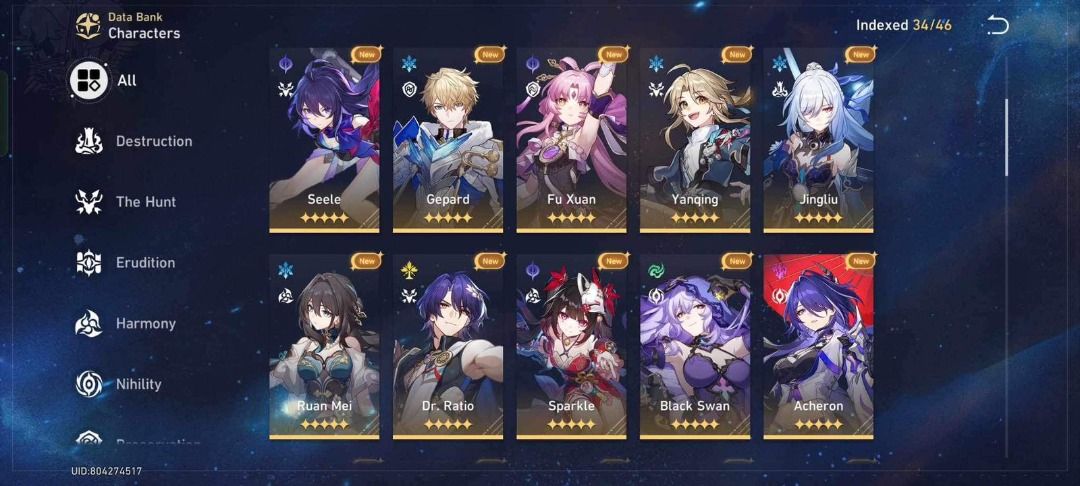
Task: Select the All characters filter
Action: click(105, 80)
